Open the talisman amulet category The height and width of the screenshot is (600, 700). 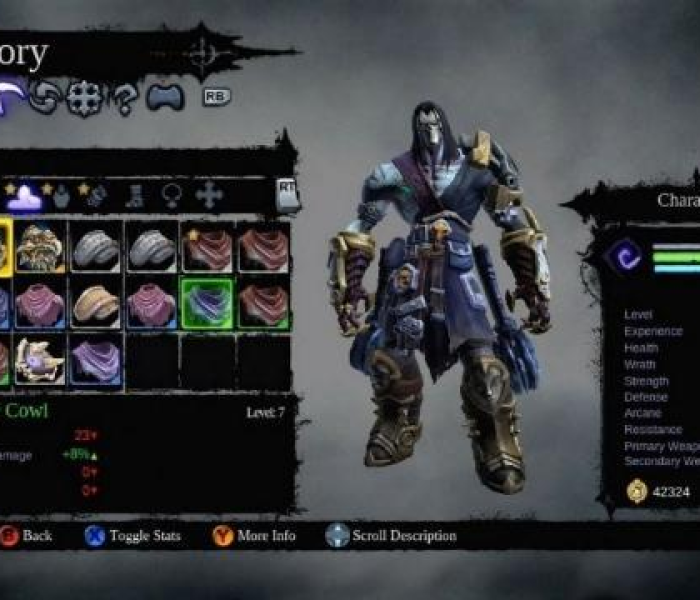[171, 195]
